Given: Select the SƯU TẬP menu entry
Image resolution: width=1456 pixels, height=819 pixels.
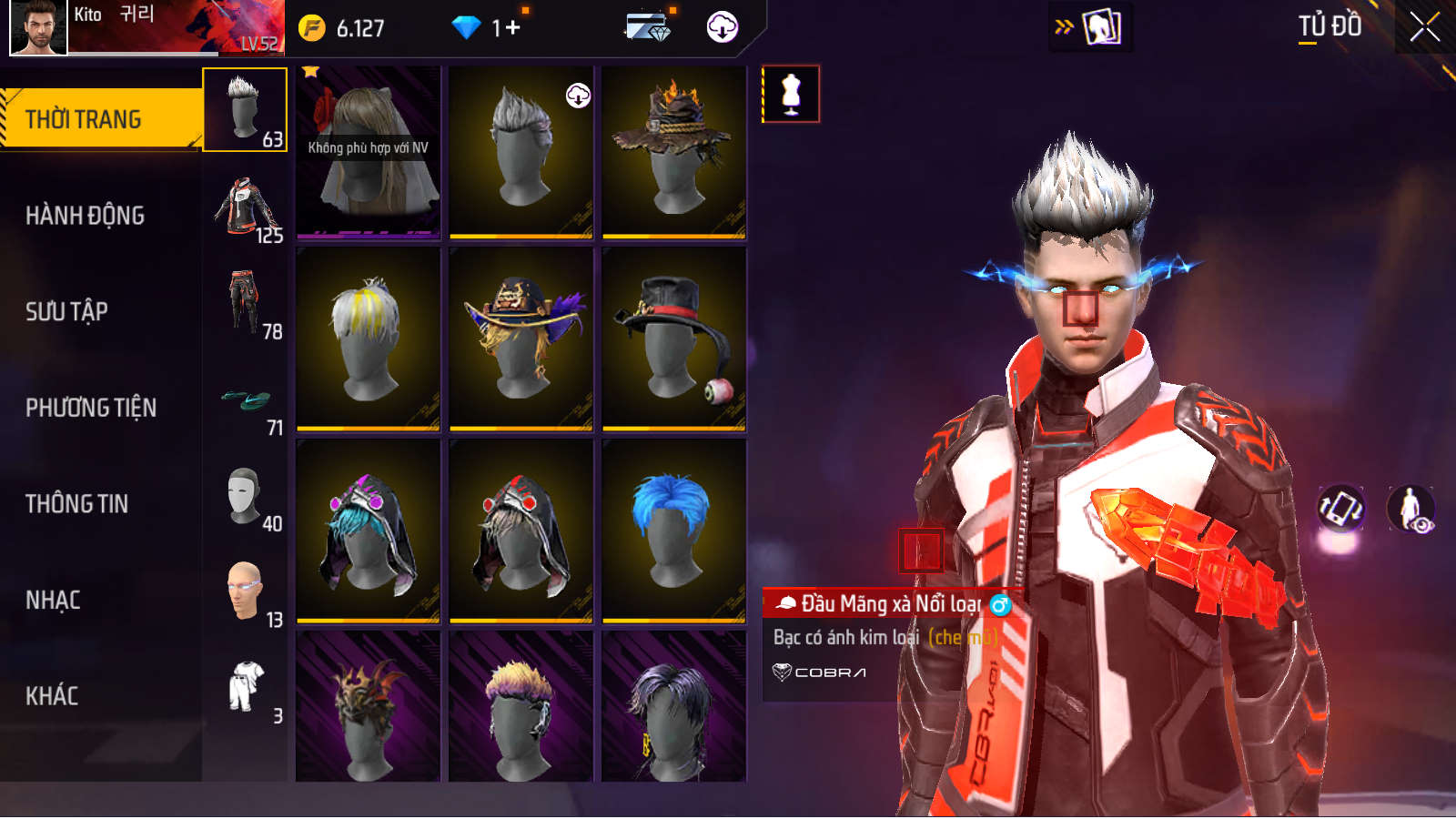Looking at the screenshot, I should pos(67,312).
